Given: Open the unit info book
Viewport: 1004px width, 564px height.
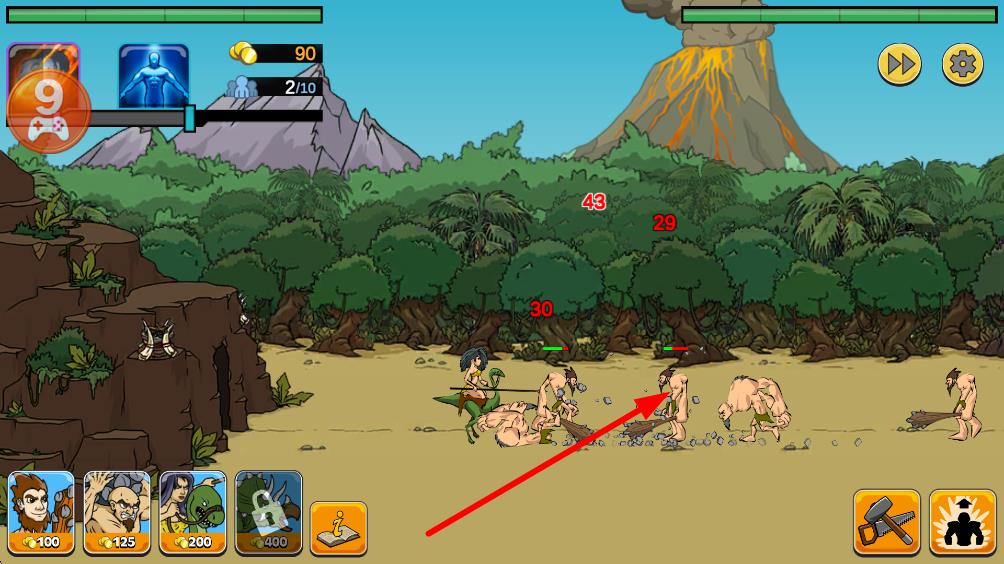Looking at the screenshot, I should (x=338, y=527).
